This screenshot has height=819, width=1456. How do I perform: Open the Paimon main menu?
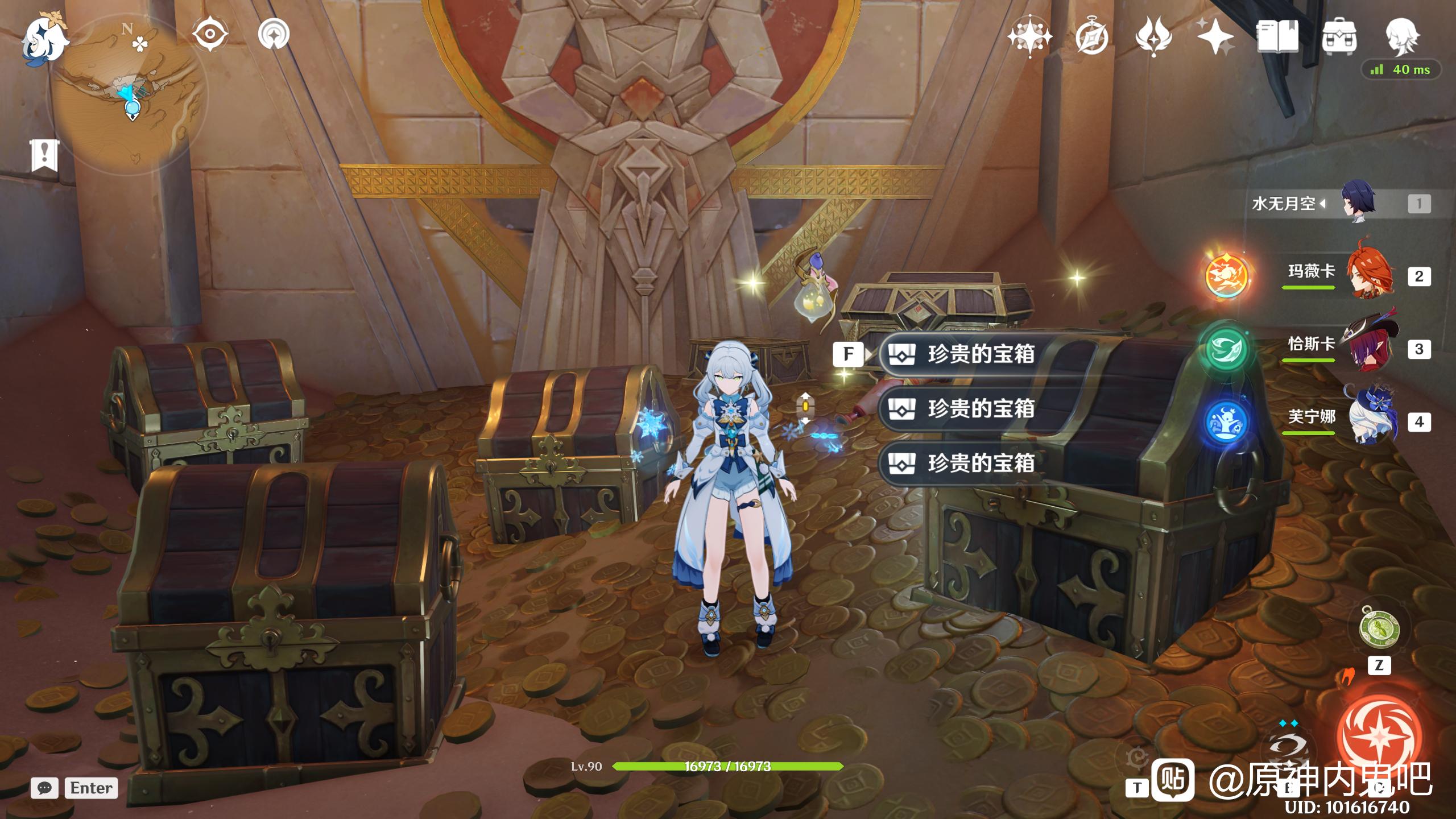44,40
